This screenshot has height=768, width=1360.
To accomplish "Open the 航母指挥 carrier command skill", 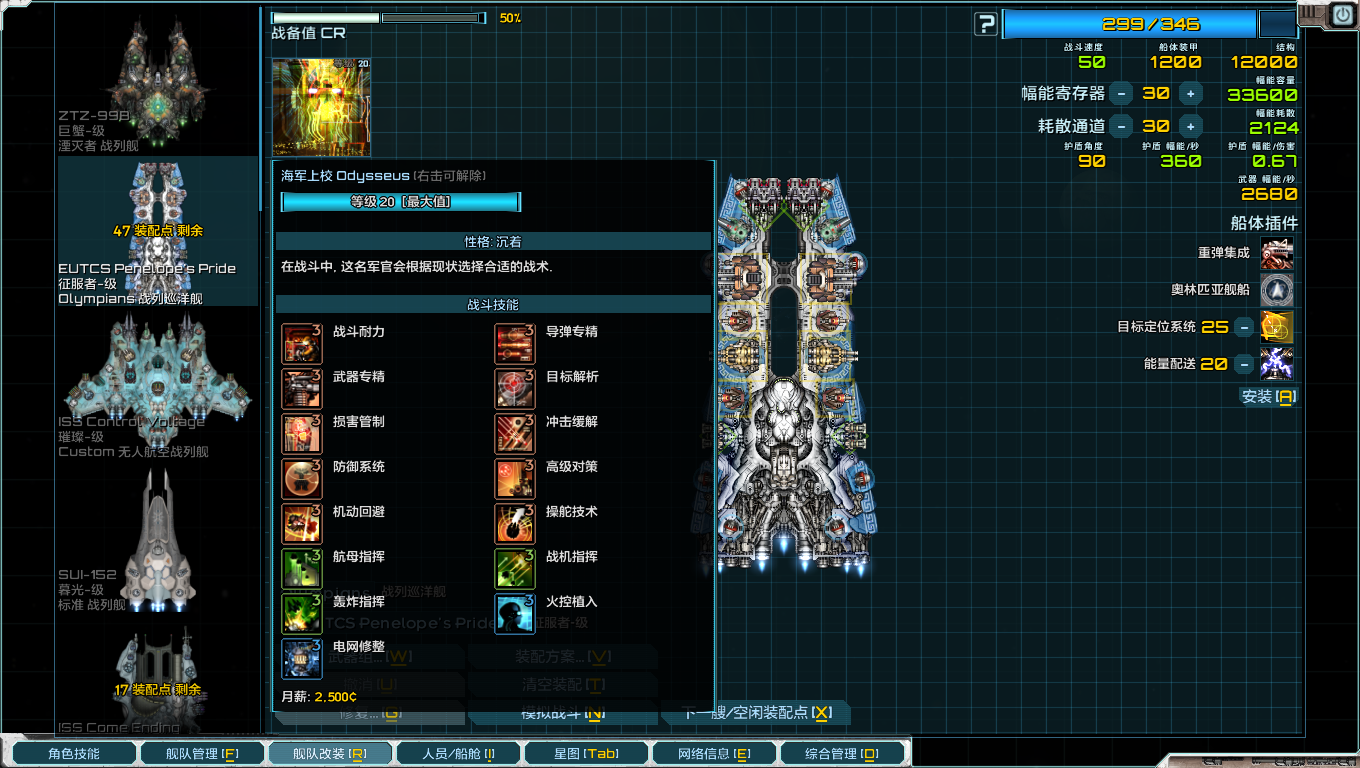I will (301, 567).
